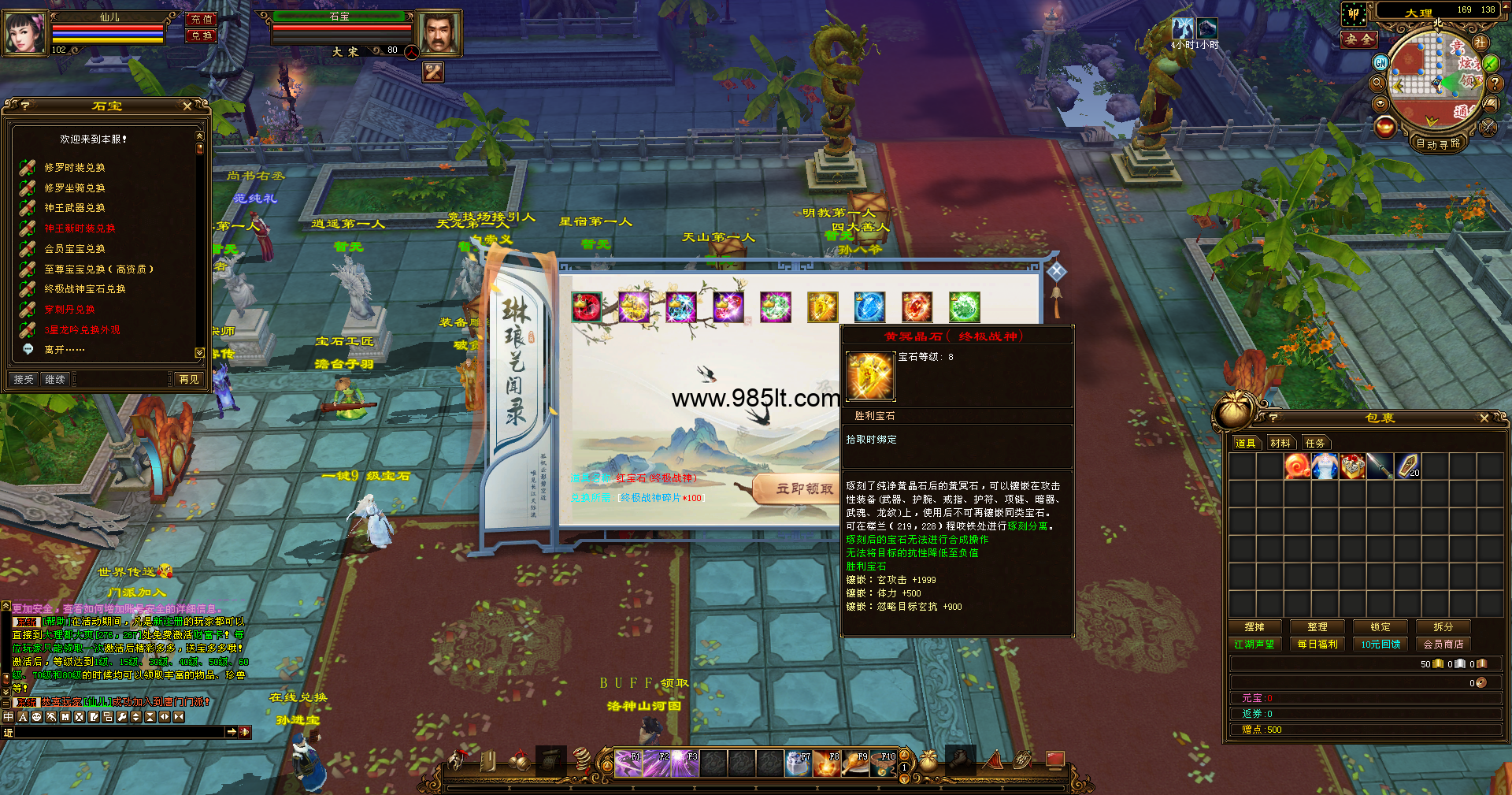Choose the 离开 option to leave the dialogue
Screen dimensions: 1512x795
[64, 350]
